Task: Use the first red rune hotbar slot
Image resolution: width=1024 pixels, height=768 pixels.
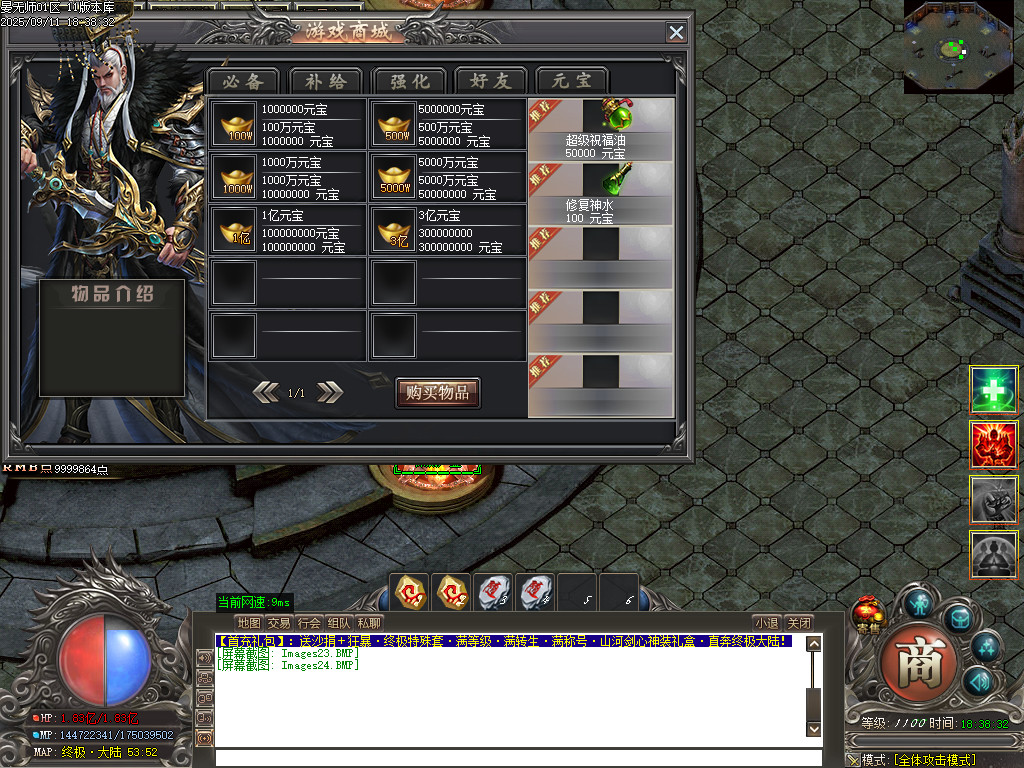Action: [410, 592]
